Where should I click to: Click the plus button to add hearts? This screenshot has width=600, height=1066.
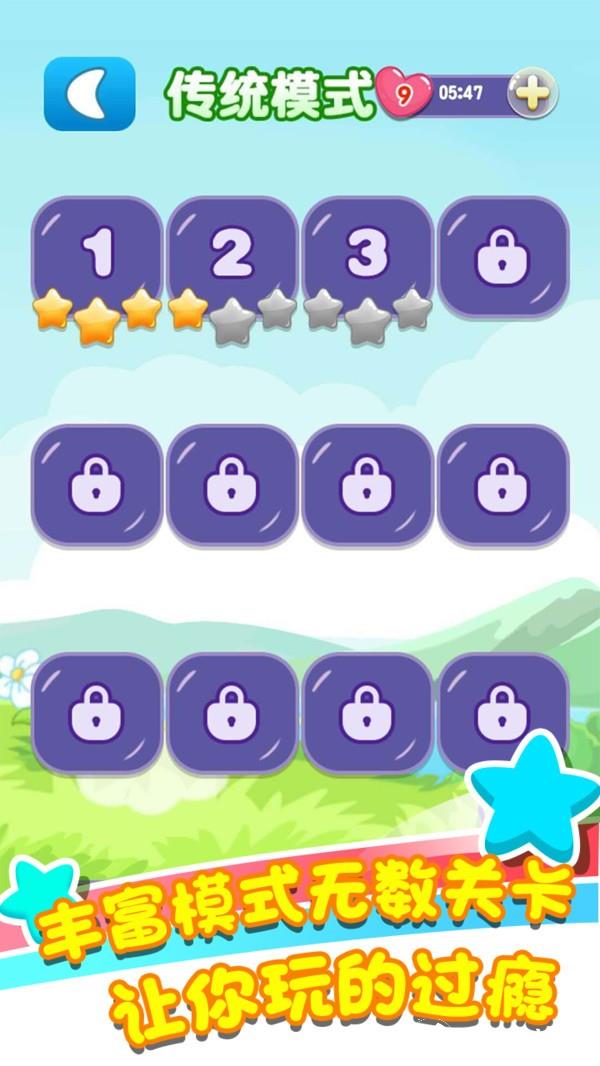(531, 94)
